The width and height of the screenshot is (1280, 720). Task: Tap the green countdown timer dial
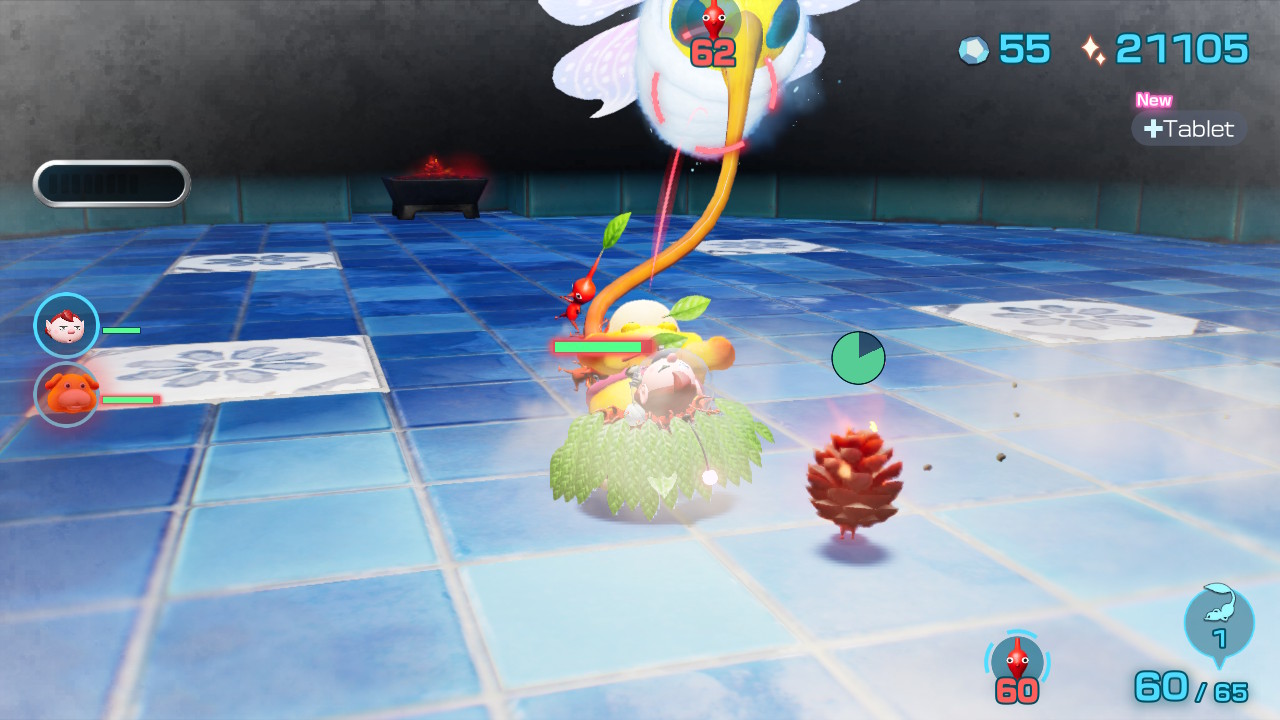(x=857, y=357)
